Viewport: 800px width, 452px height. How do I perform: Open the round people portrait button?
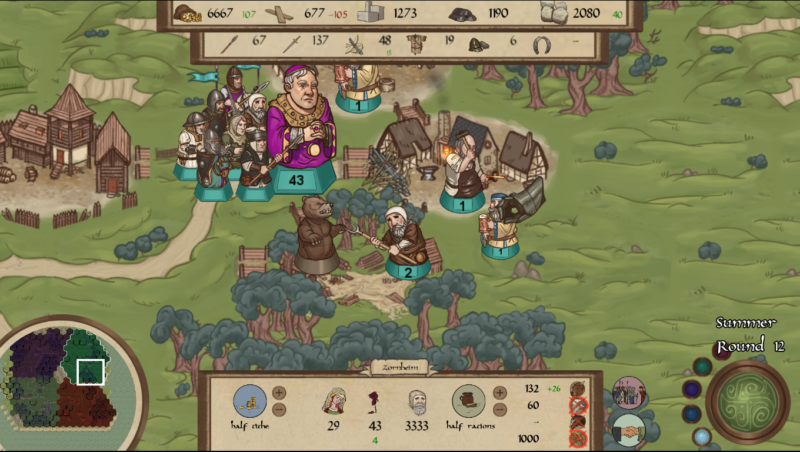629,393
